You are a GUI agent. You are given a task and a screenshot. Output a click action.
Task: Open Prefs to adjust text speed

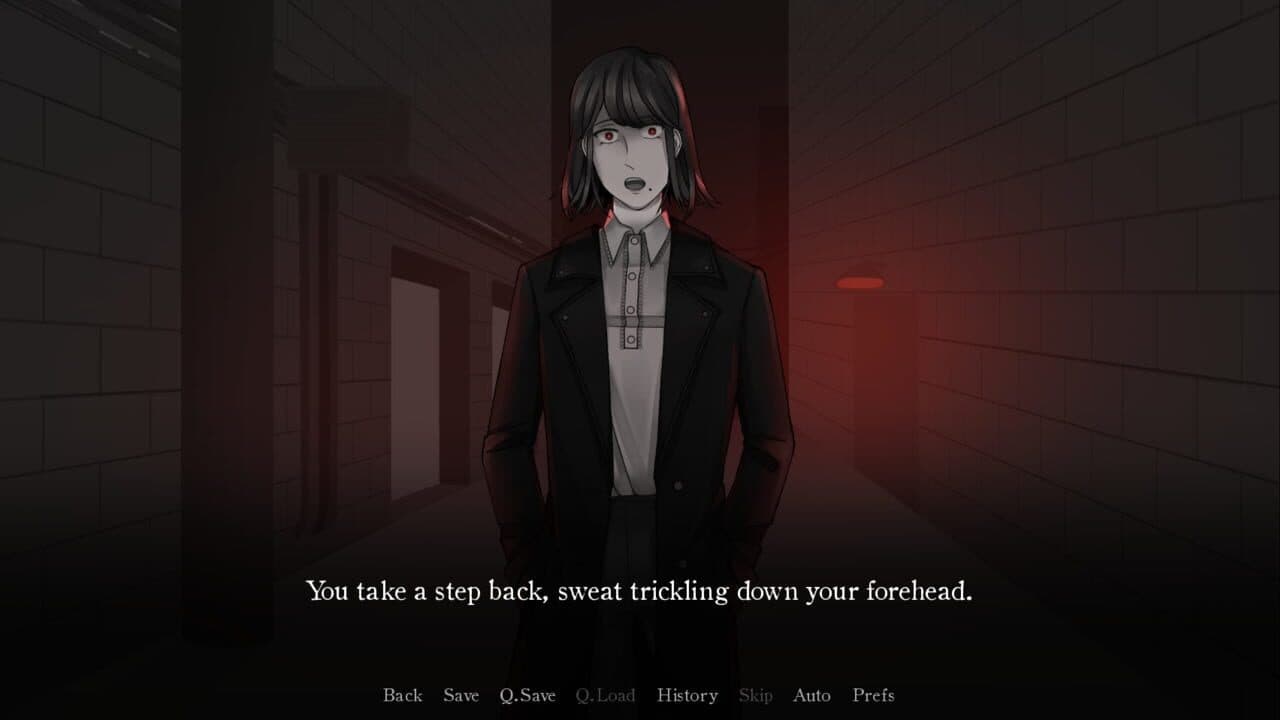click(872, 695)
